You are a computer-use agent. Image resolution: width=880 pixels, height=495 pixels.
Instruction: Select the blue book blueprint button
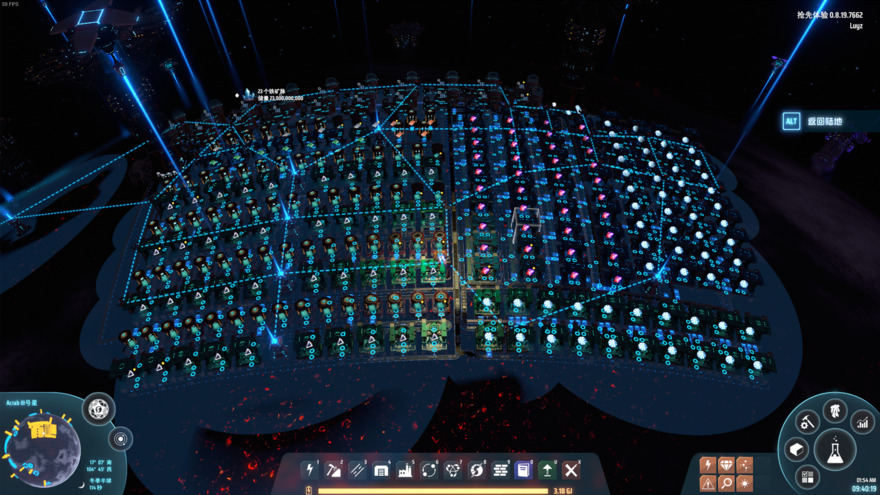pyautogui.click(x=523, y=470)
